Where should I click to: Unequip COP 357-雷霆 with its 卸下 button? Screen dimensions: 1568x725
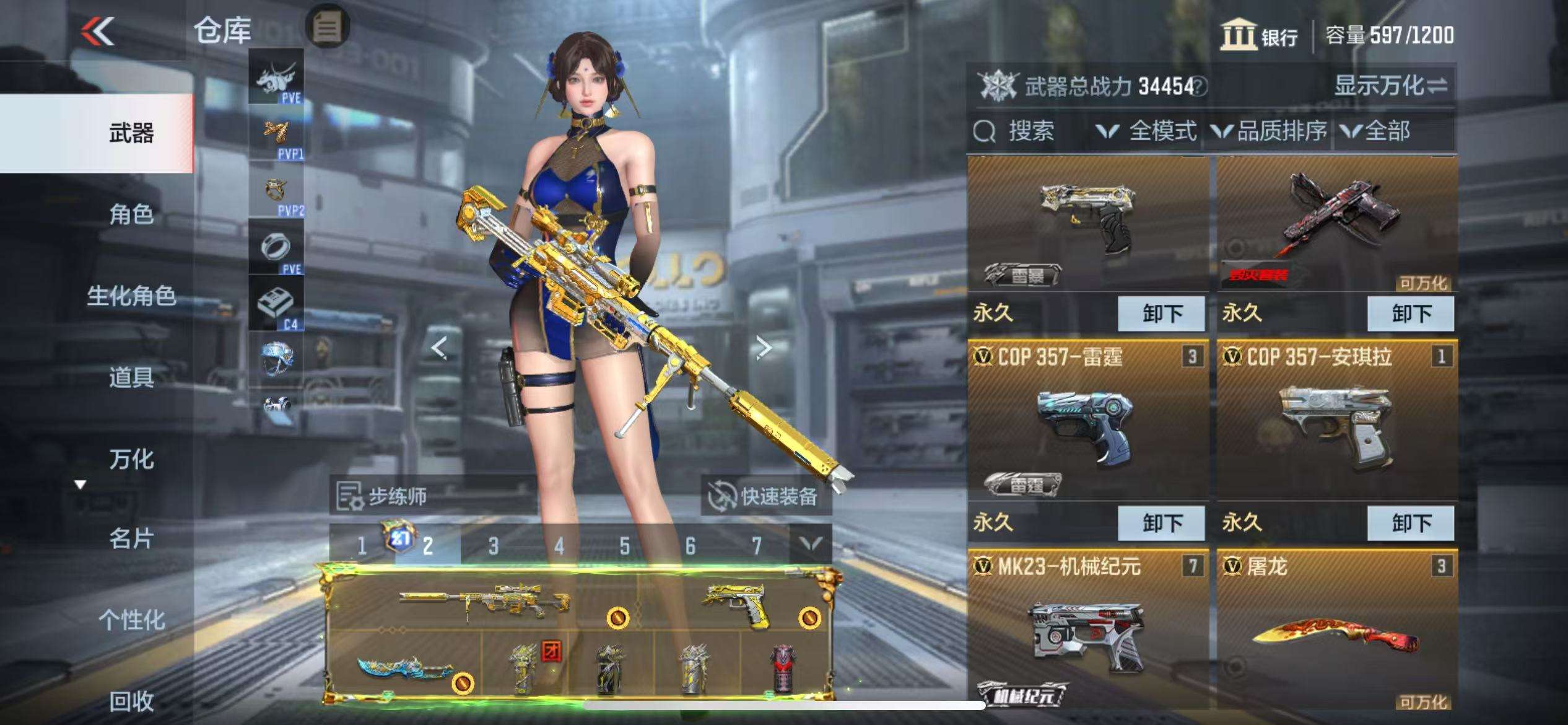(1161, 522)
